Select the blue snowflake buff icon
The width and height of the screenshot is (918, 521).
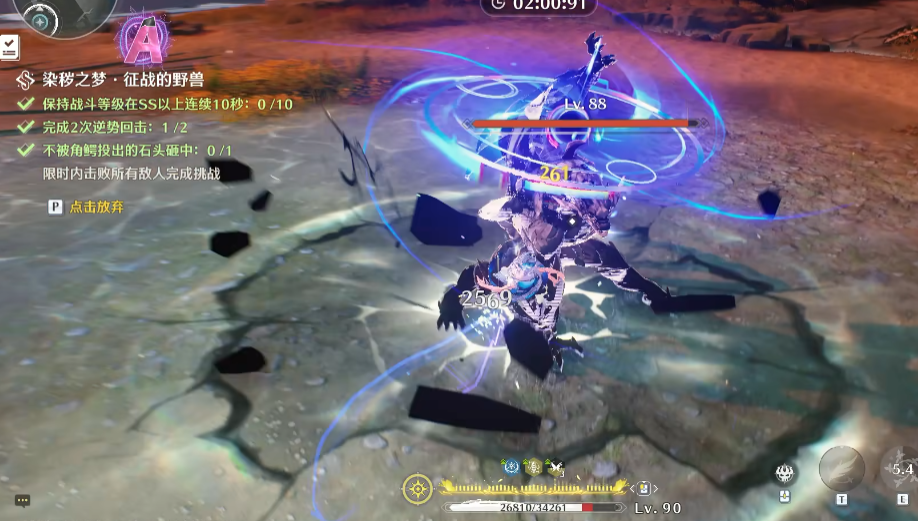pos(509,466)
